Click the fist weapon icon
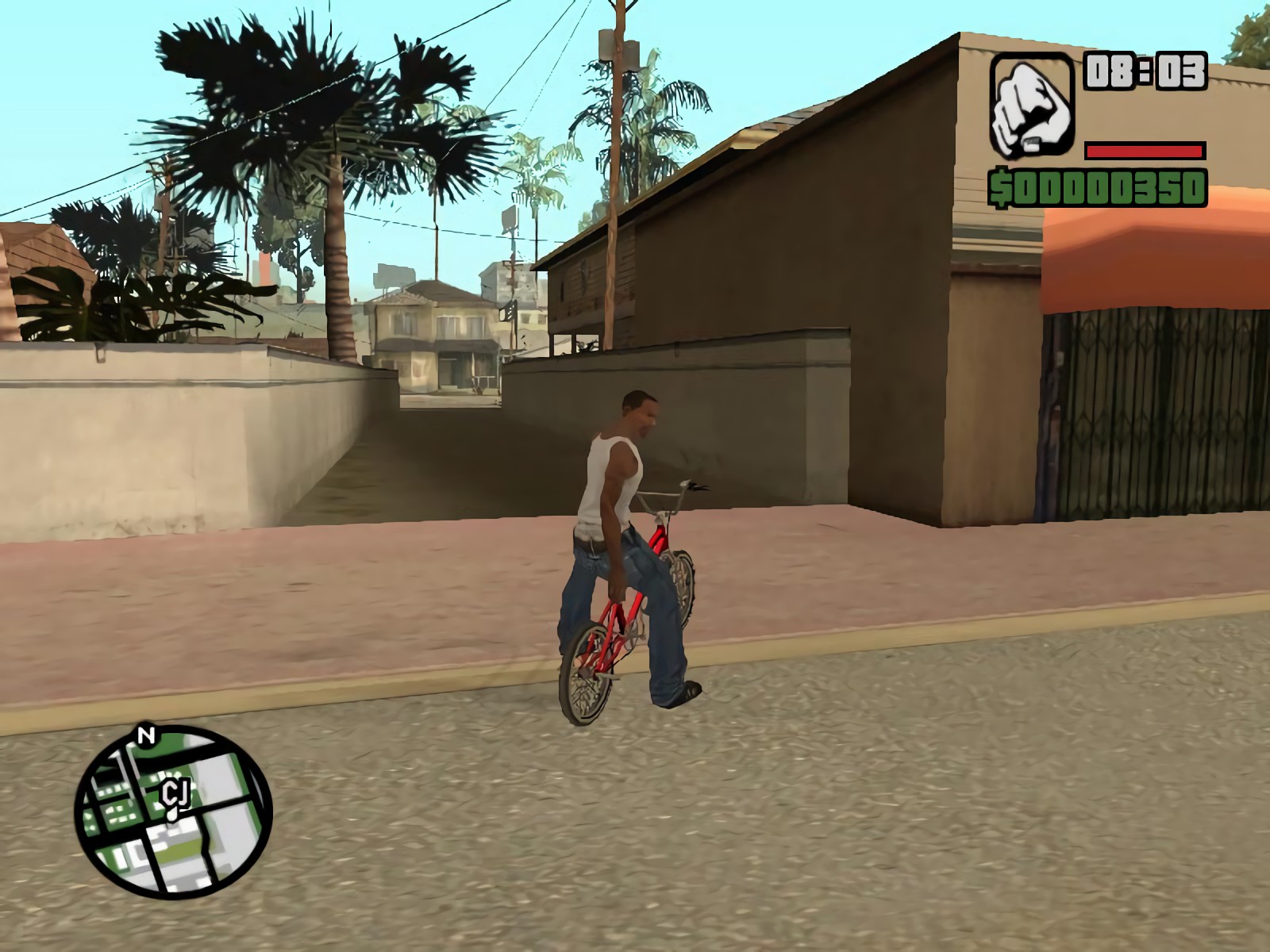Viewport: 1270px width, 952px height. tap(1032, 106)
